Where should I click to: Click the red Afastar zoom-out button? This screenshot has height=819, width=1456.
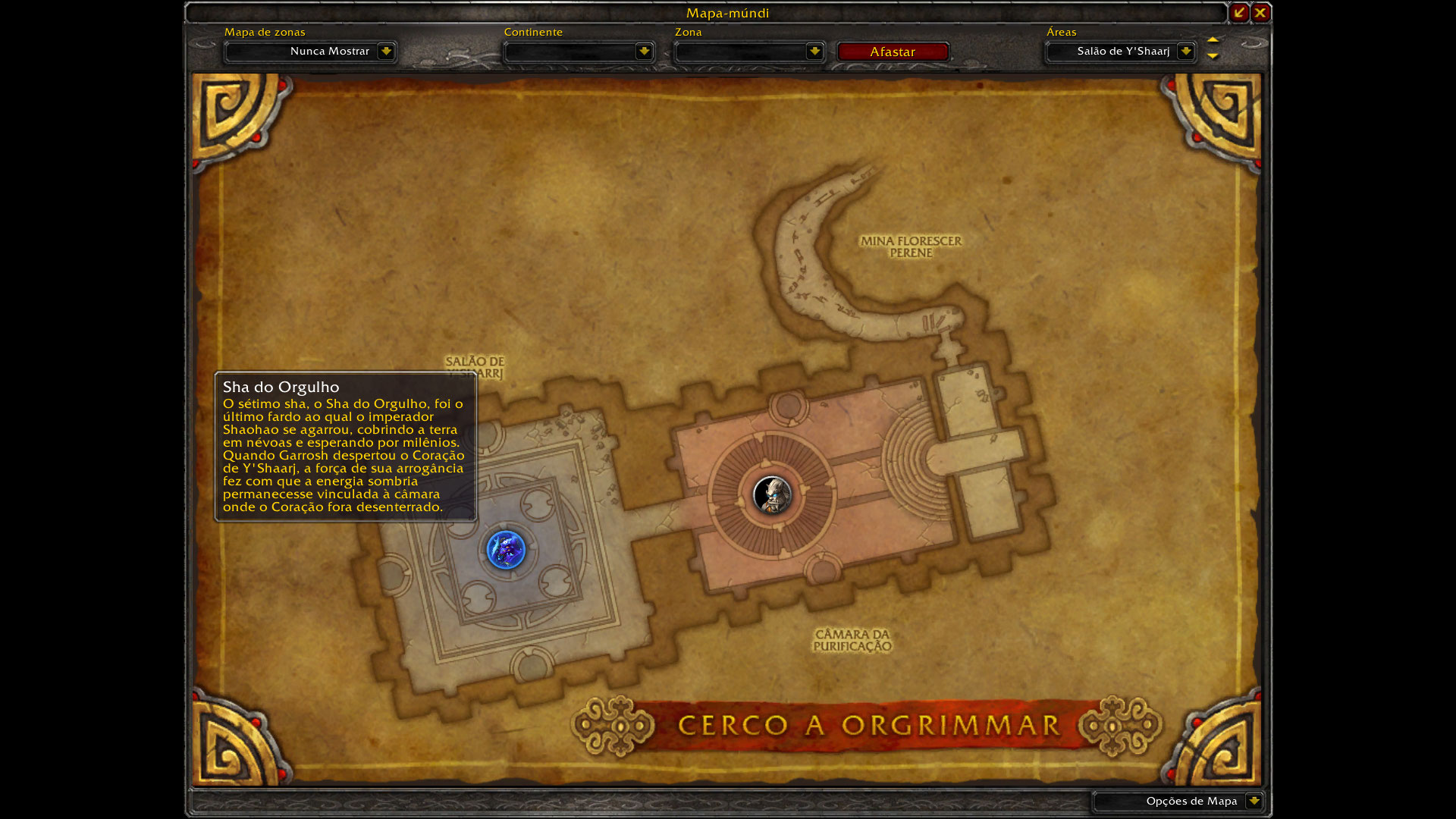(x=893, y=52)
